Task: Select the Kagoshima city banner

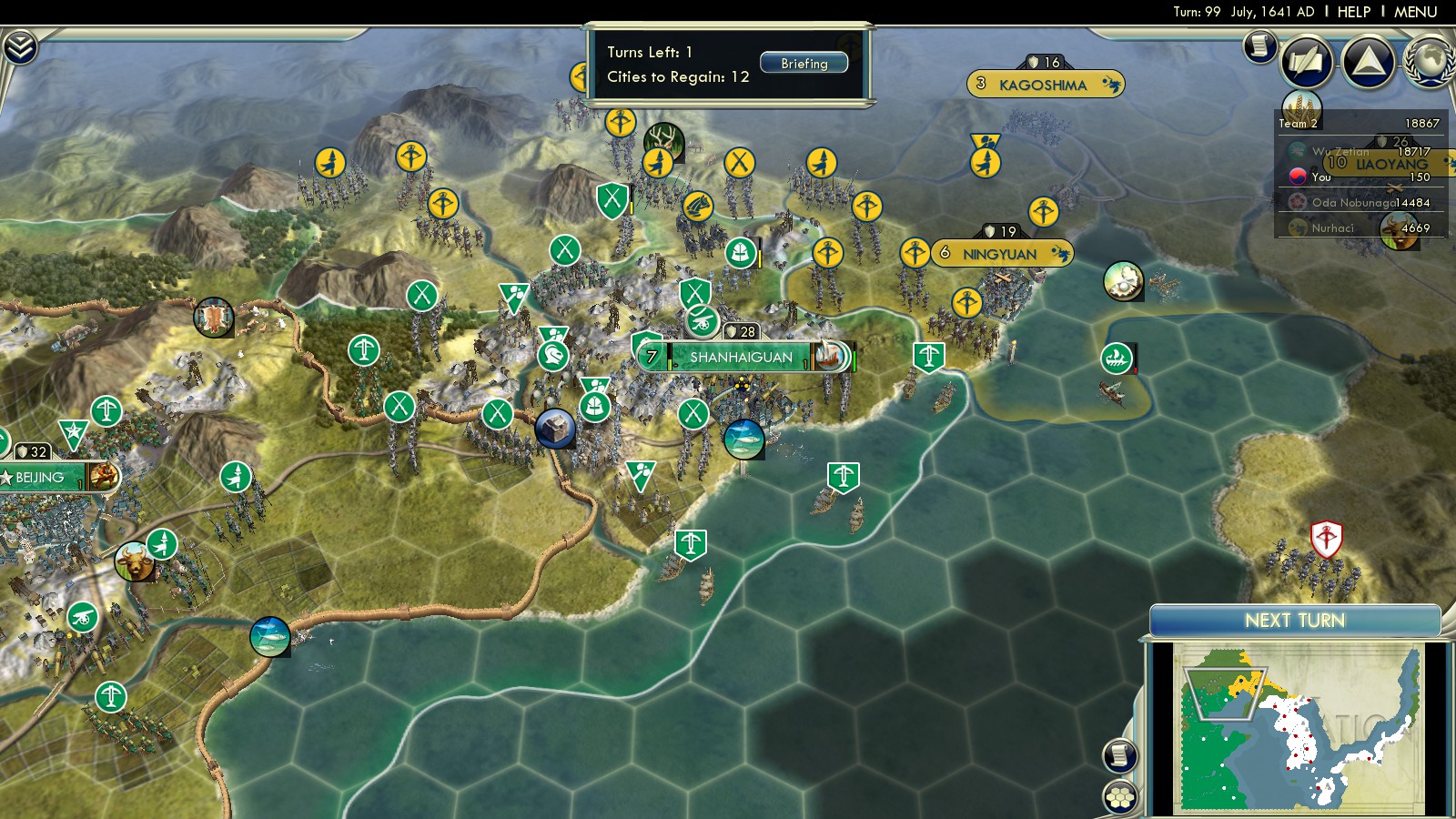Action: pos(1043,85)
